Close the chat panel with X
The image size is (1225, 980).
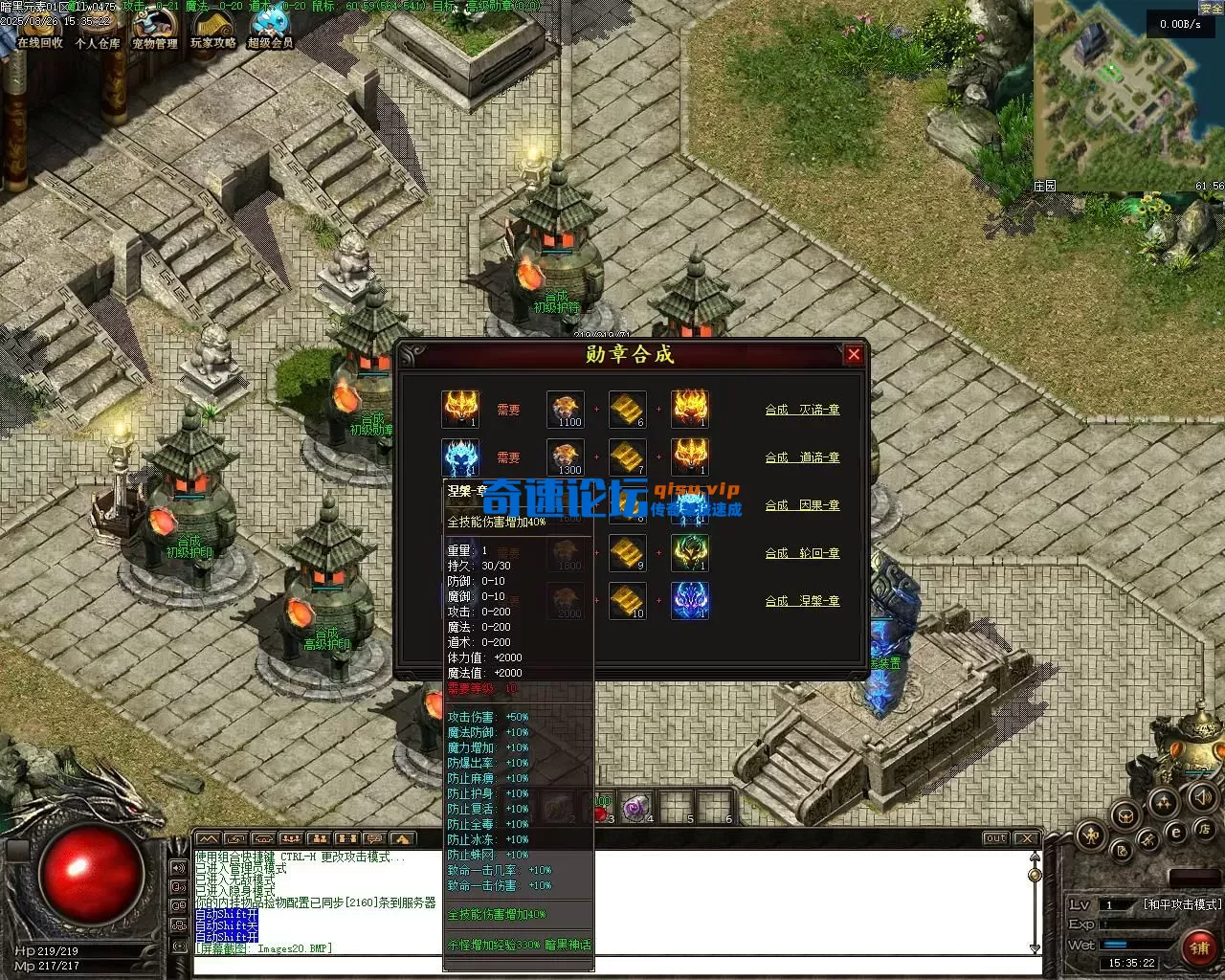pyautogui.click(x=1027, y=838)
